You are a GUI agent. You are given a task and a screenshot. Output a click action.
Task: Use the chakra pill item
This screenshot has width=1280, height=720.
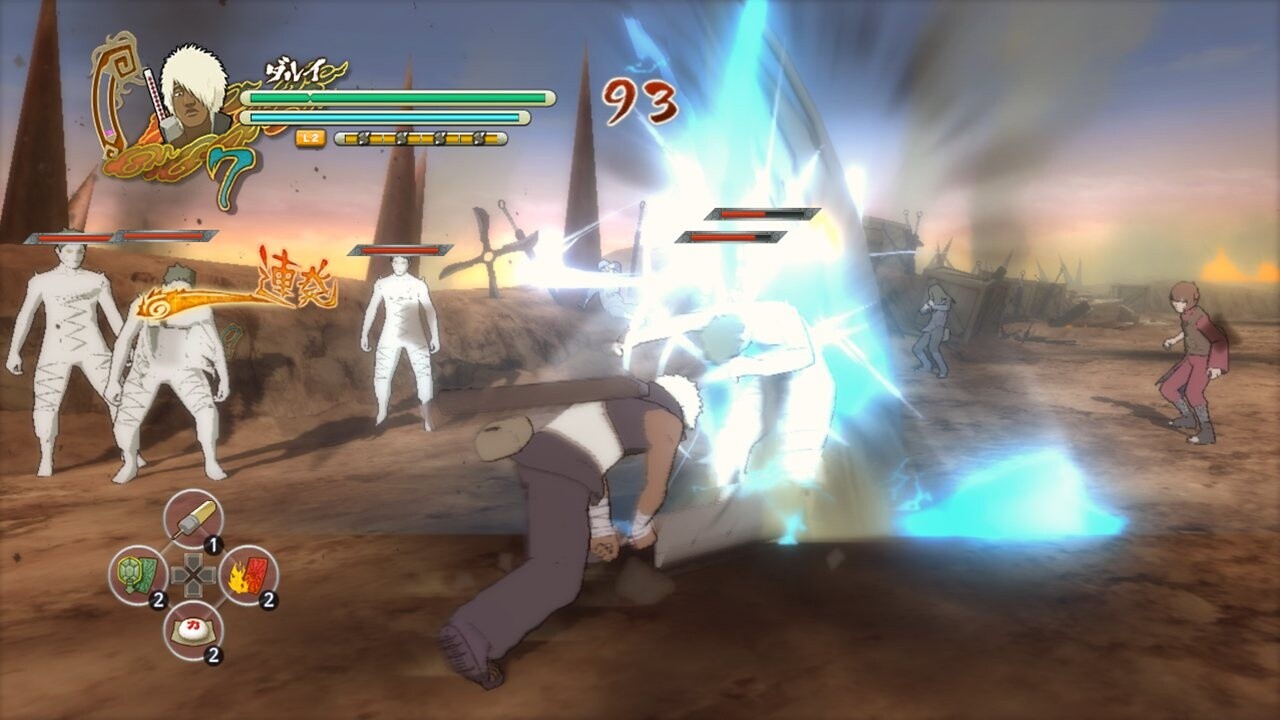tap(196, 632)
